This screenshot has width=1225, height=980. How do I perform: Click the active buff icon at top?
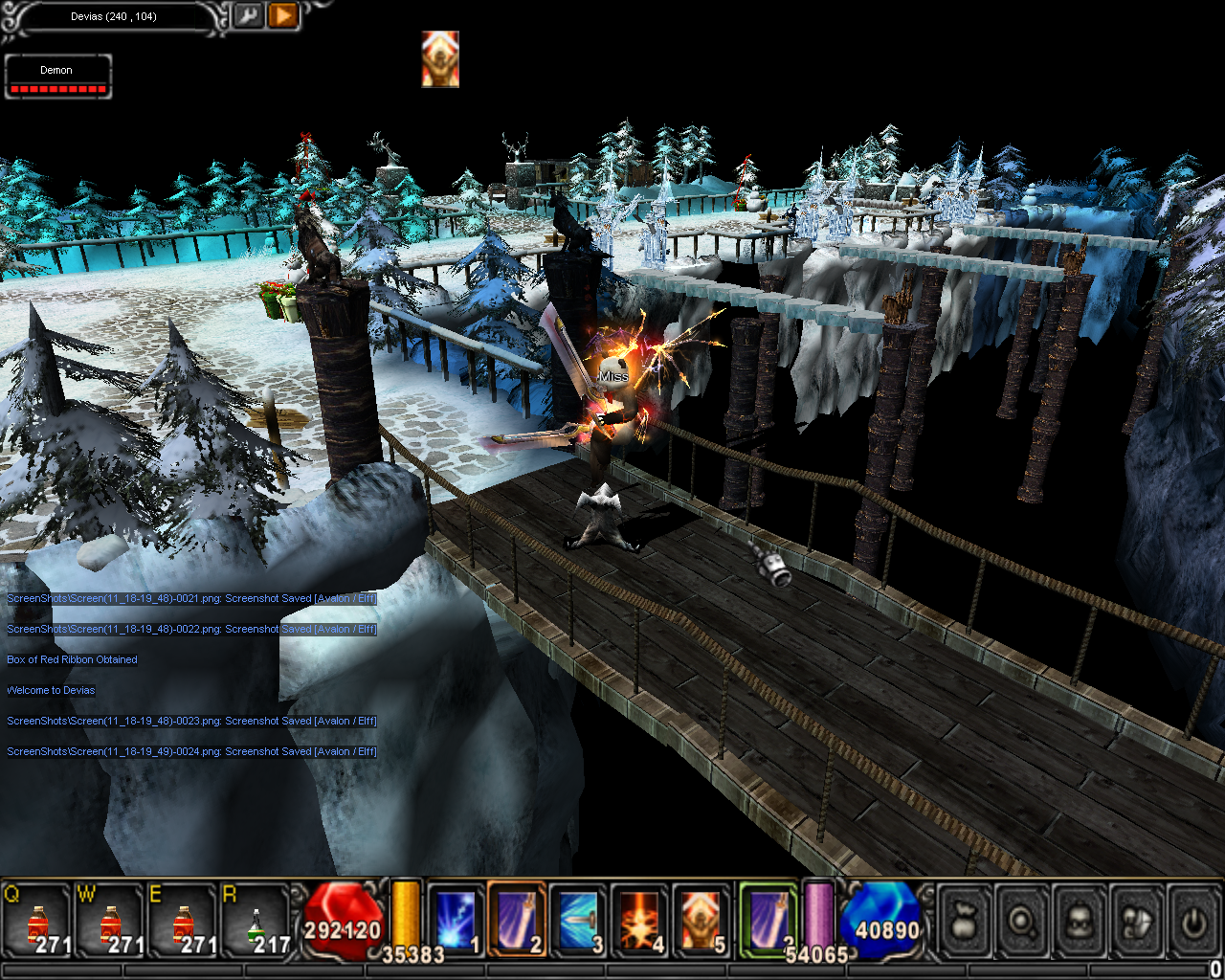pos(440,59)
